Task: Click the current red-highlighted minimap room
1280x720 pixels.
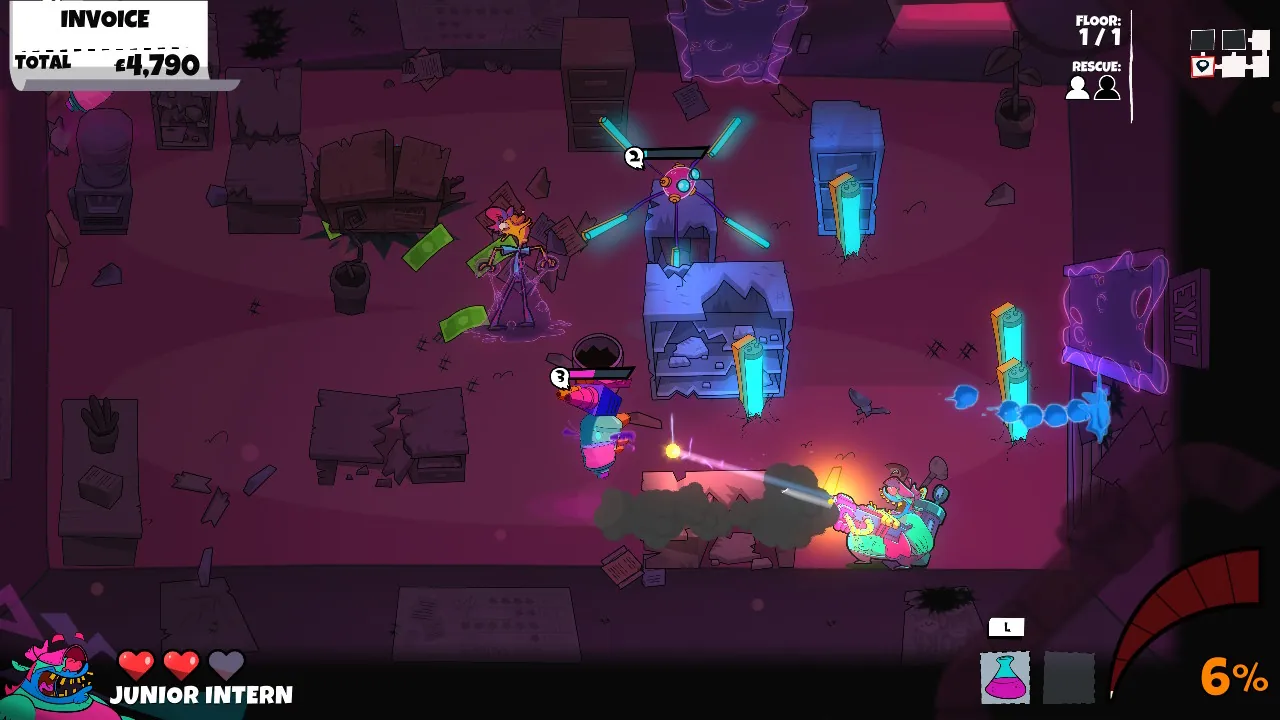Action: [x=1202, y=65]
